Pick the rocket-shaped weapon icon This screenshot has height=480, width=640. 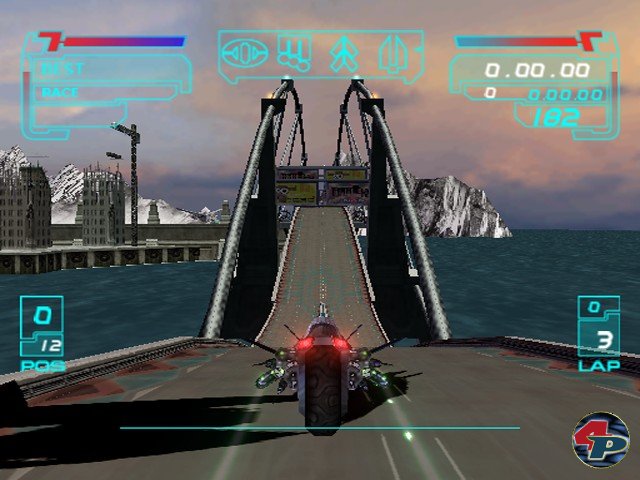pyautogui.click(x=391, y=55)
